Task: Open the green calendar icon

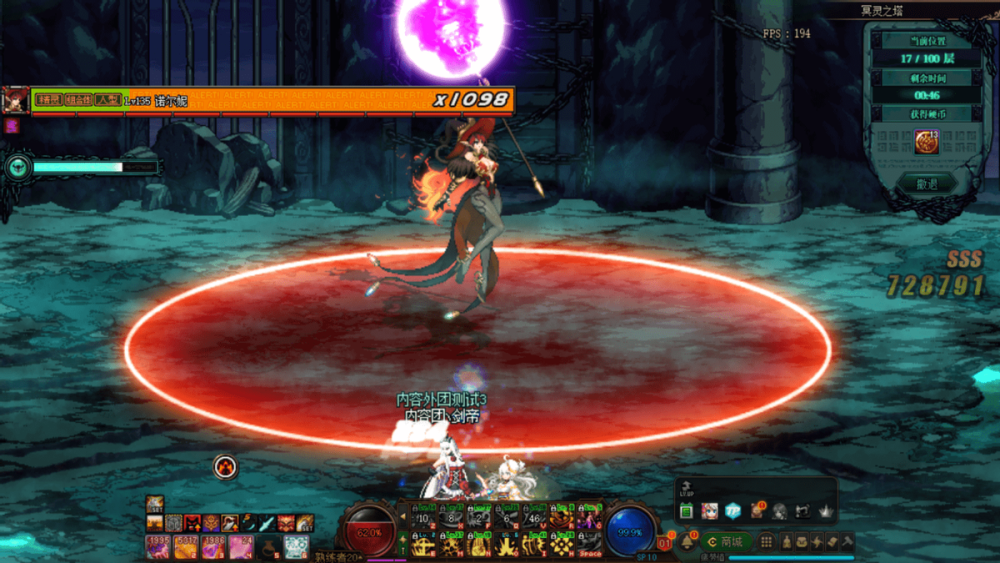Action: pos(687,511)
